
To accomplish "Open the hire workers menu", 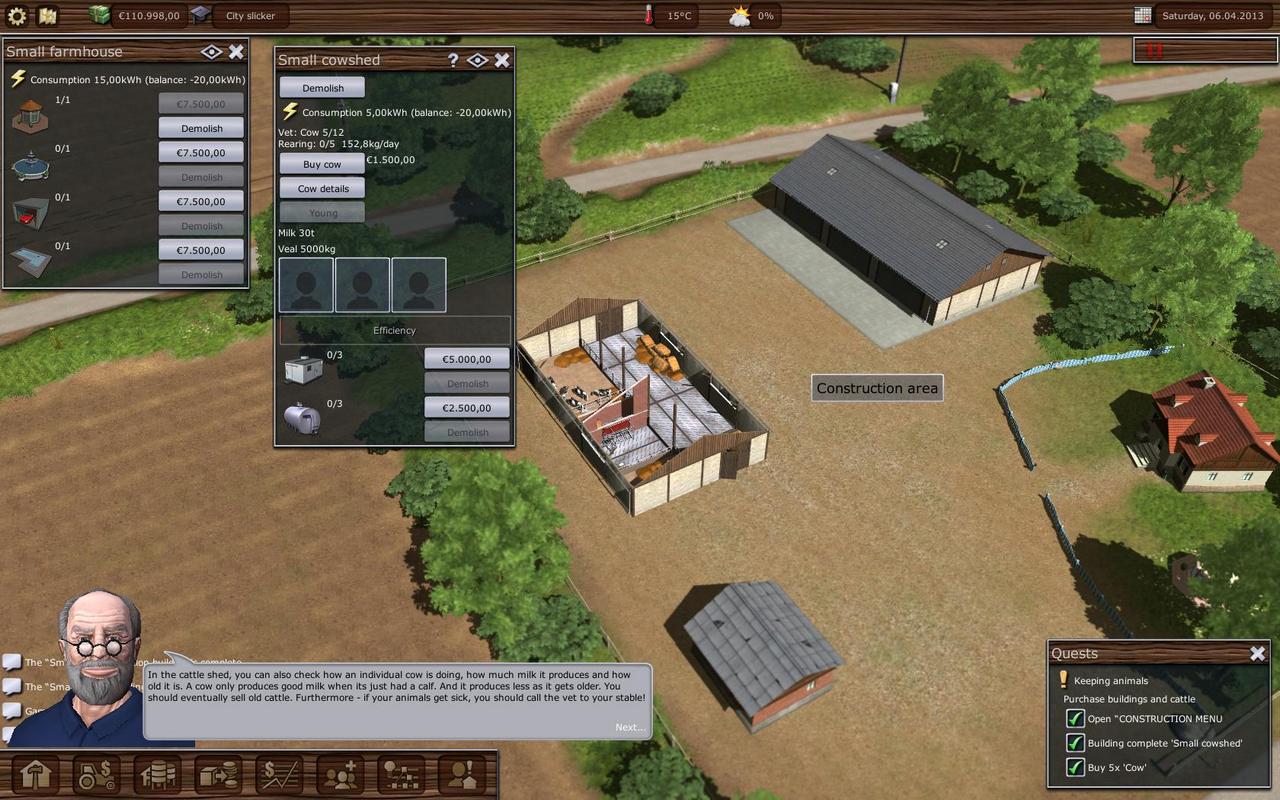I will pos(340,774).
